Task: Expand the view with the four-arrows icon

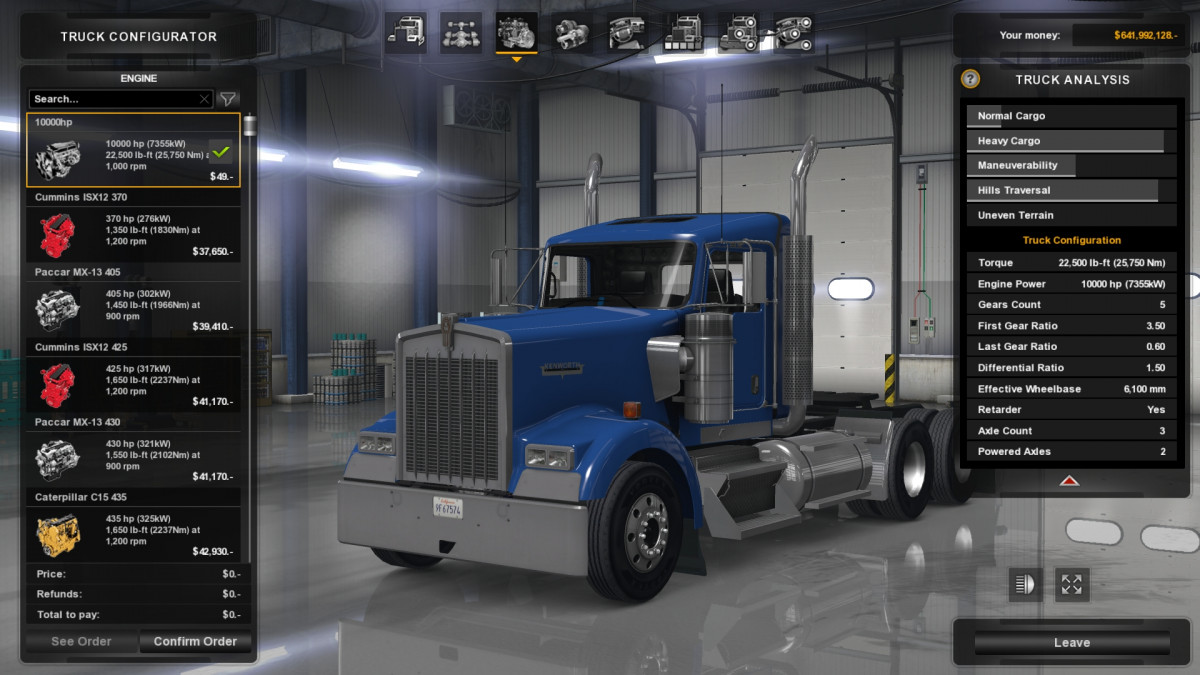Action: 1071,585
